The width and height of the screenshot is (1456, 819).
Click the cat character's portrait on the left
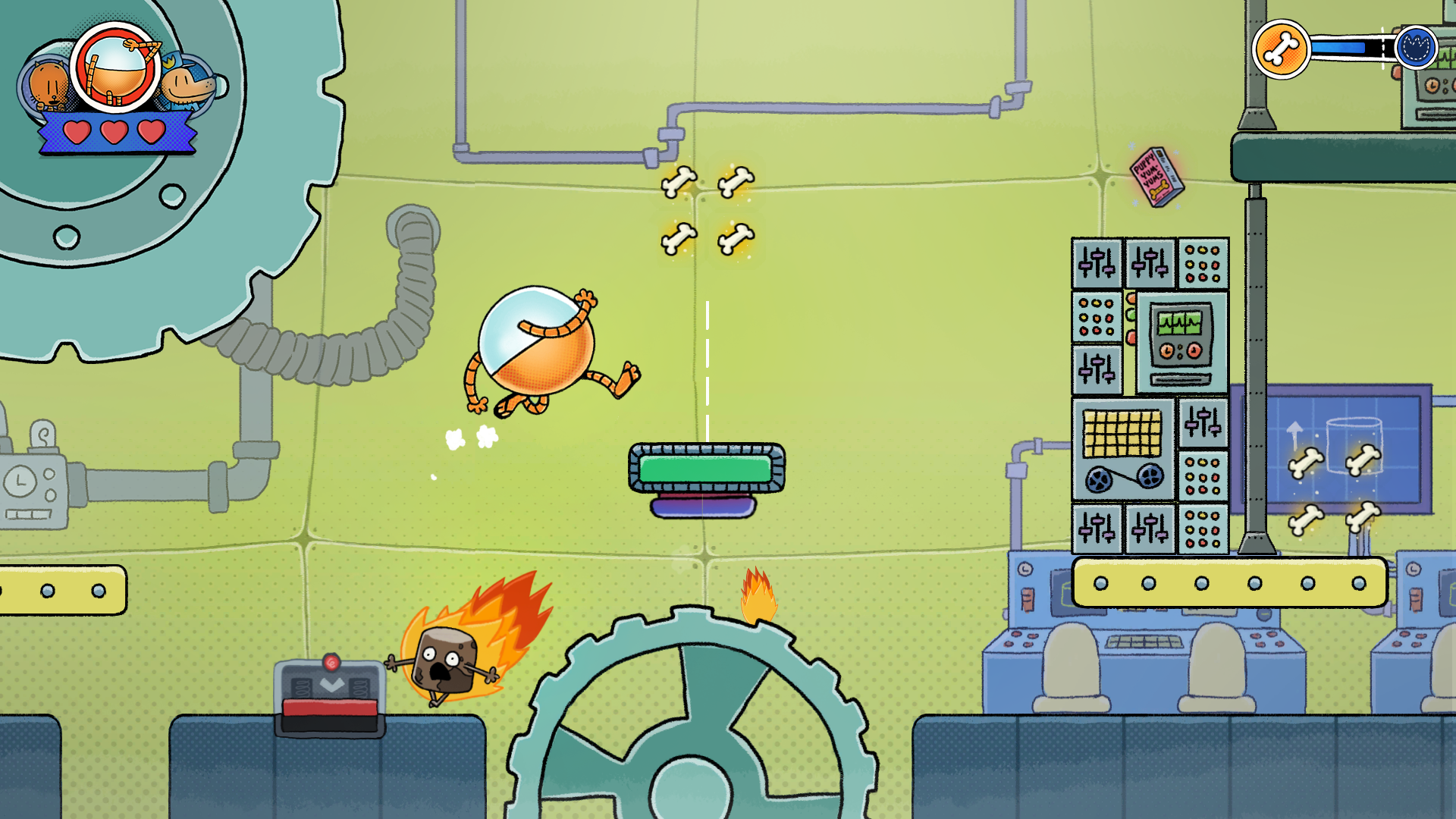click(x=47, y=83)
